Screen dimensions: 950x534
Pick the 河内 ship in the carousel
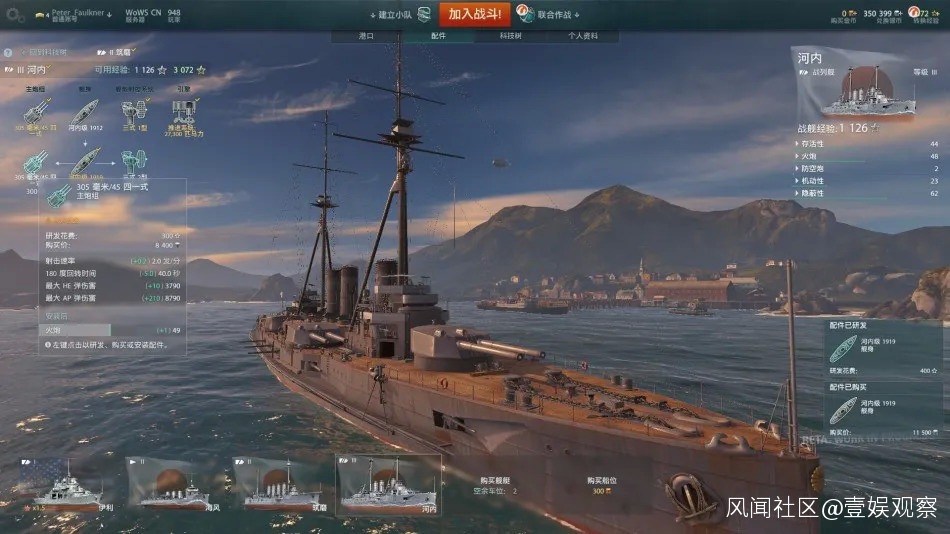point(388,484)
